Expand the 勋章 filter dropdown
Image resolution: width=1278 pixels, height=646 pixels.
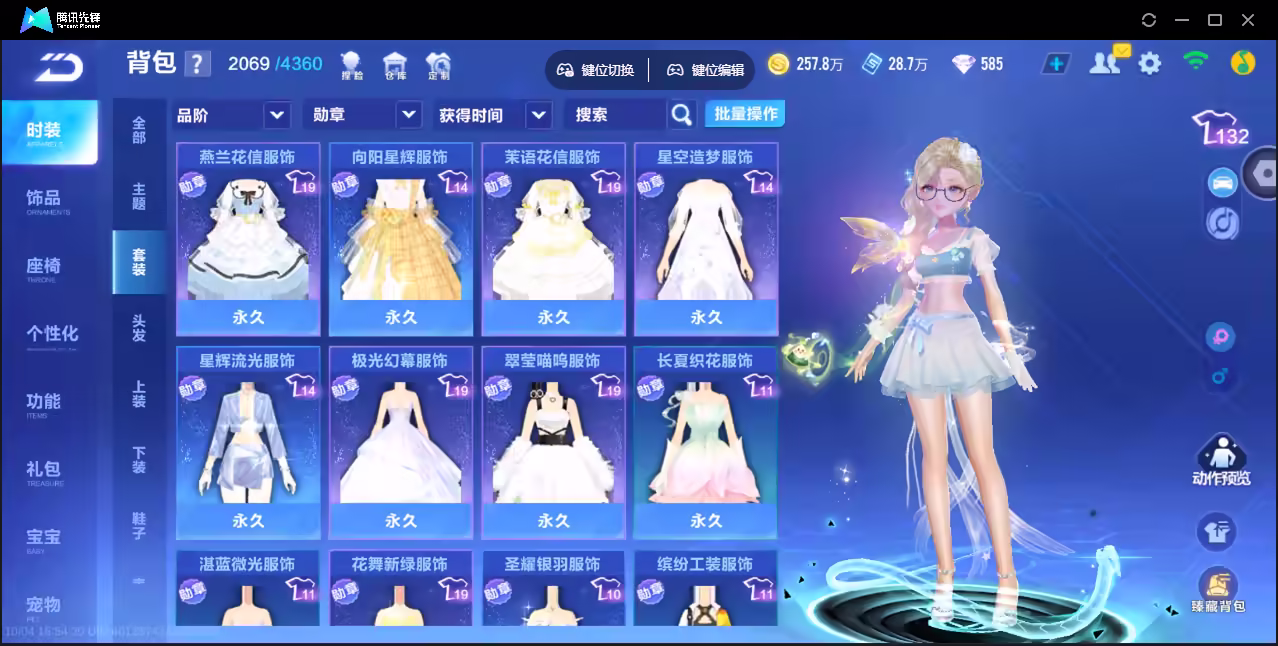pyautogui.click(x=408, y=115)
